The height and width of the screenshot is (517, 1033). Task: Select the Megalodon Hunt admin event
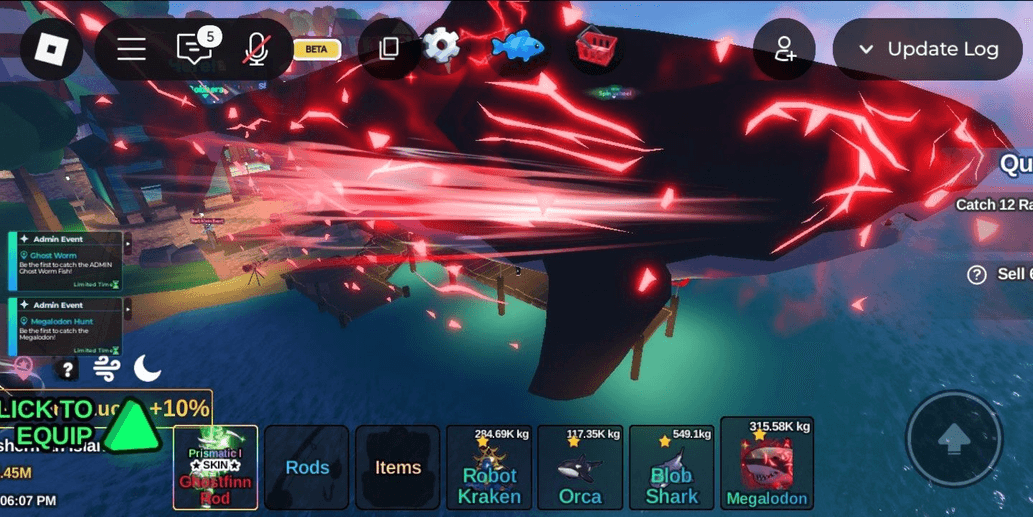67,327
